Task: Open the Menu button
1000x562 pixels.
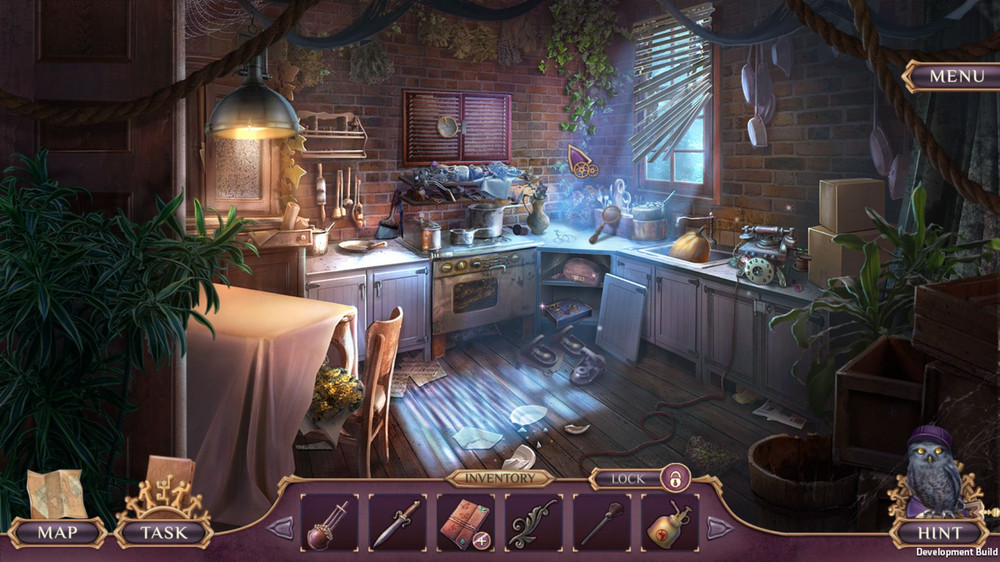Action: point(949,77)
